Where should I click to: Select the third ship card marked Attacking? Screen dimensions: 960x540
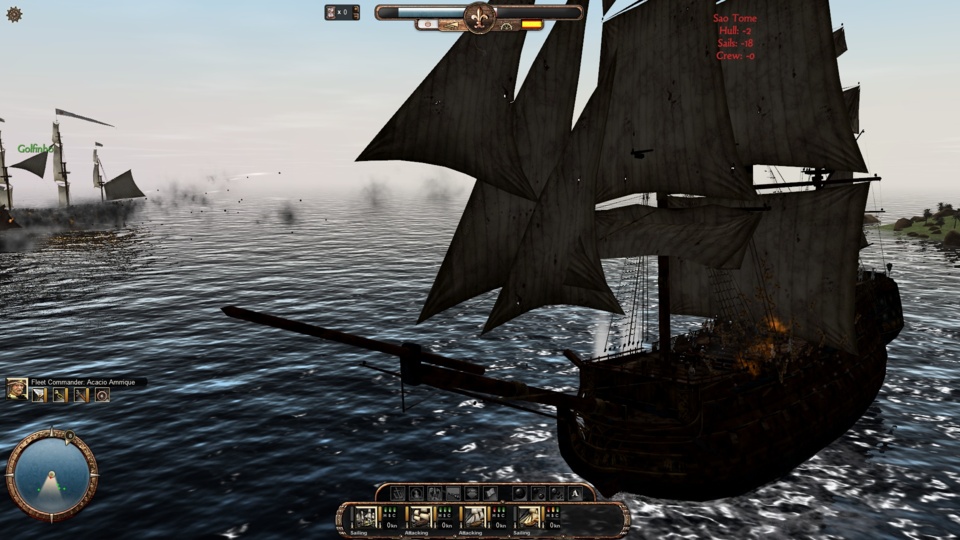[474, 517]
